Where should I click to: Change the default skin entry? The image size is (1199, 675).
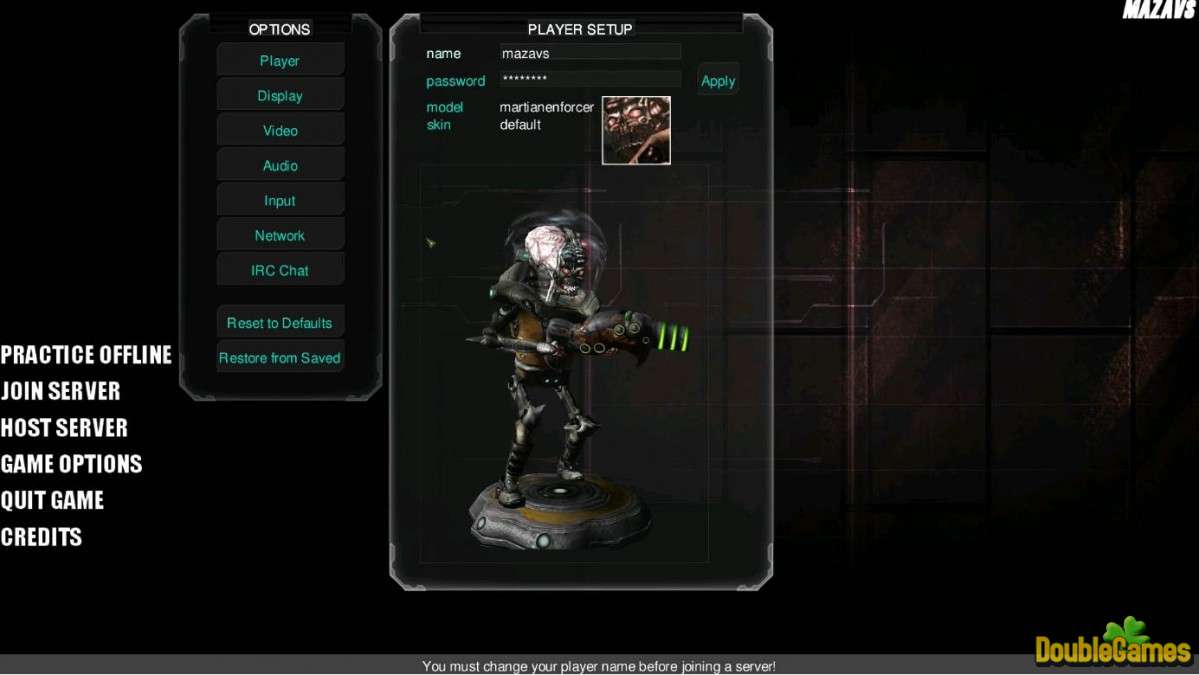point(520,125)
